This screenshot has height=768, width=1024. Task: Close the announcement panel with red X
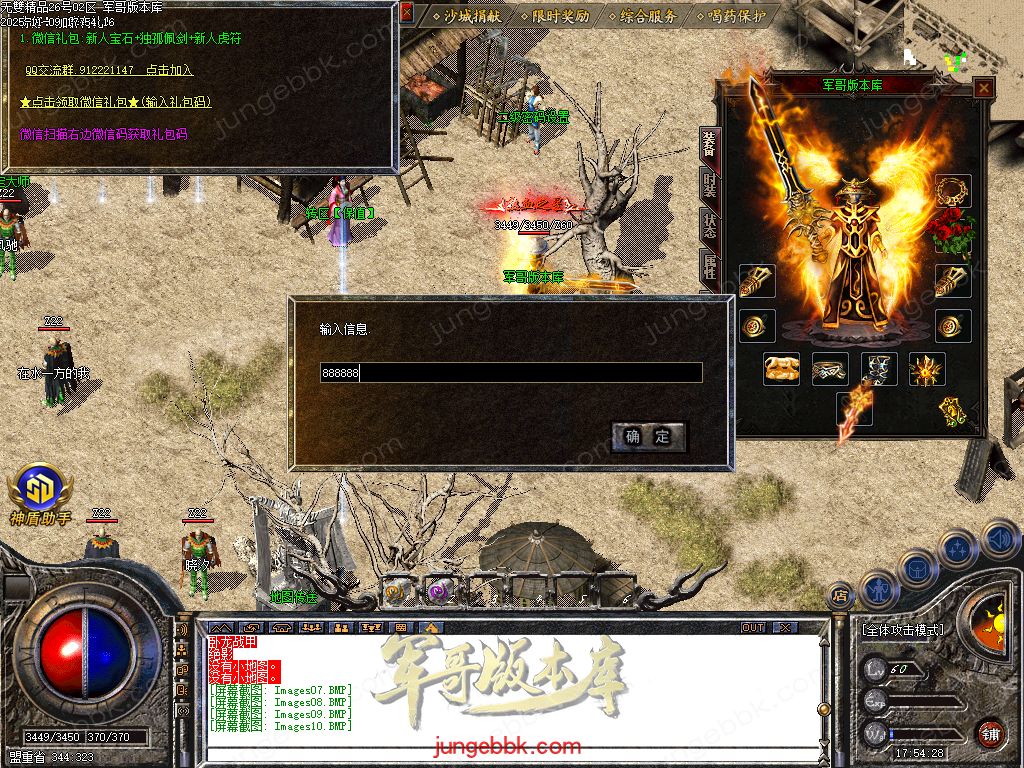tap(406, 13)
